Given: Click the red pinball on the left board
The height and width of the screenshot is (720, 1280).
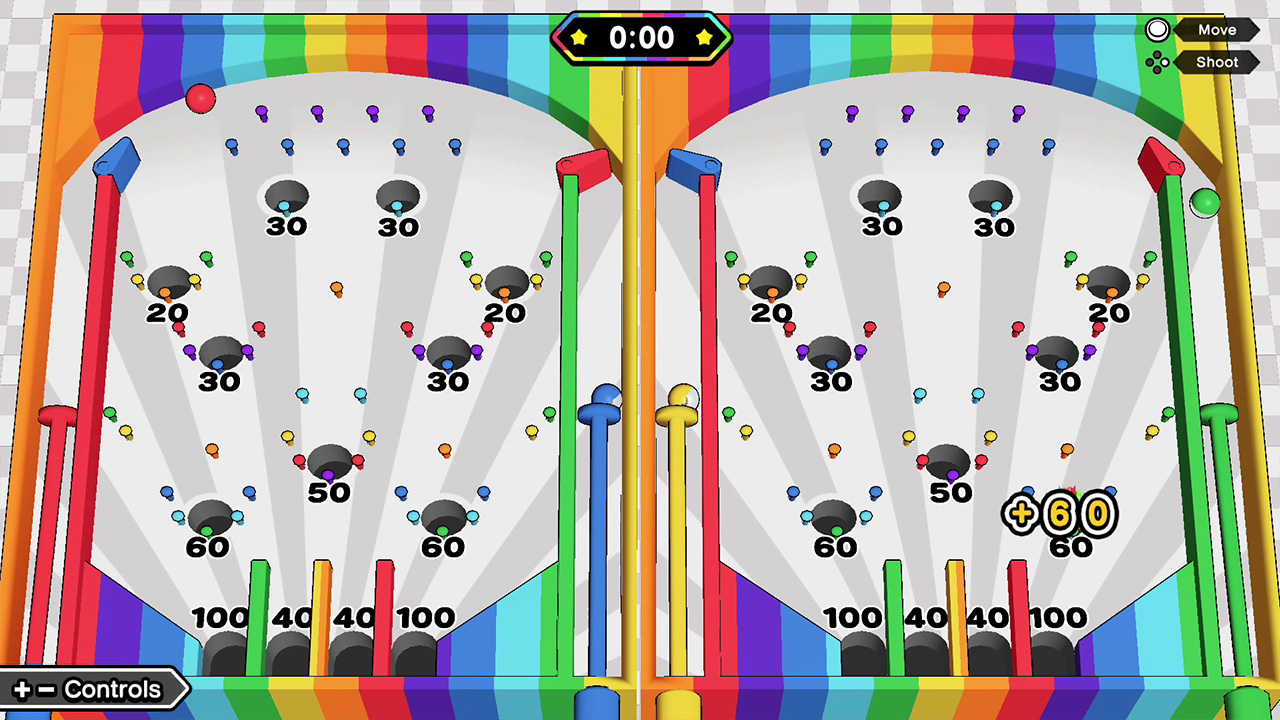Looking at the screenshot, I should (200, 97).
